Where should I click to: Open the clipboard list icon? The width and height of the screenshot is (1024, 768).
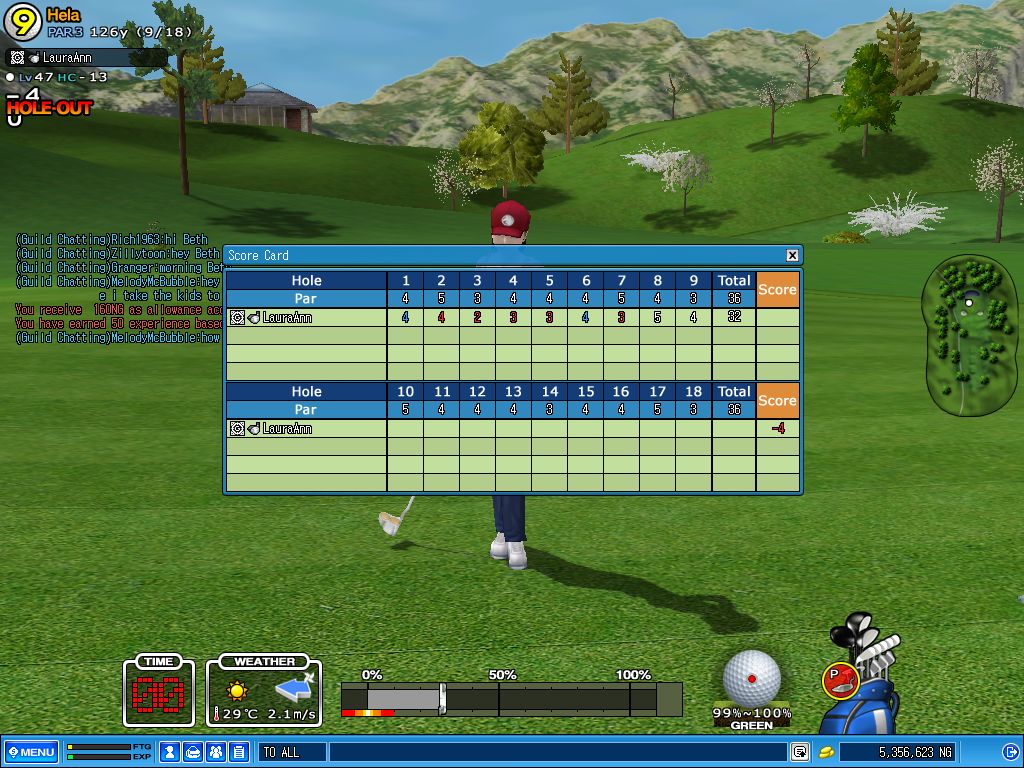pyautogui.click(x=239, y=752)
